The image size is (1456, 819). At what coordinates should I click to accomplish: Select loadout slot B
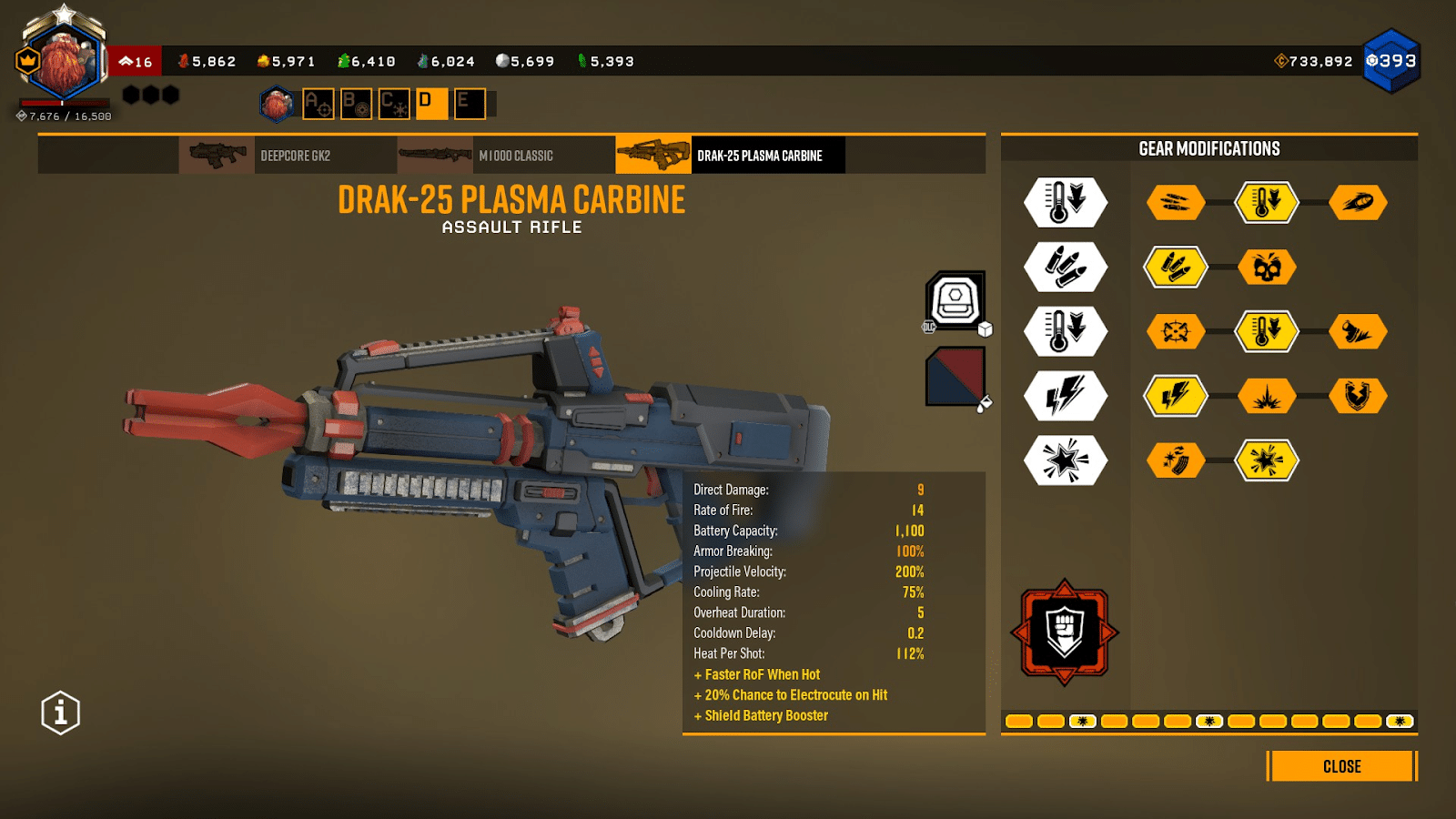[355, 103]
